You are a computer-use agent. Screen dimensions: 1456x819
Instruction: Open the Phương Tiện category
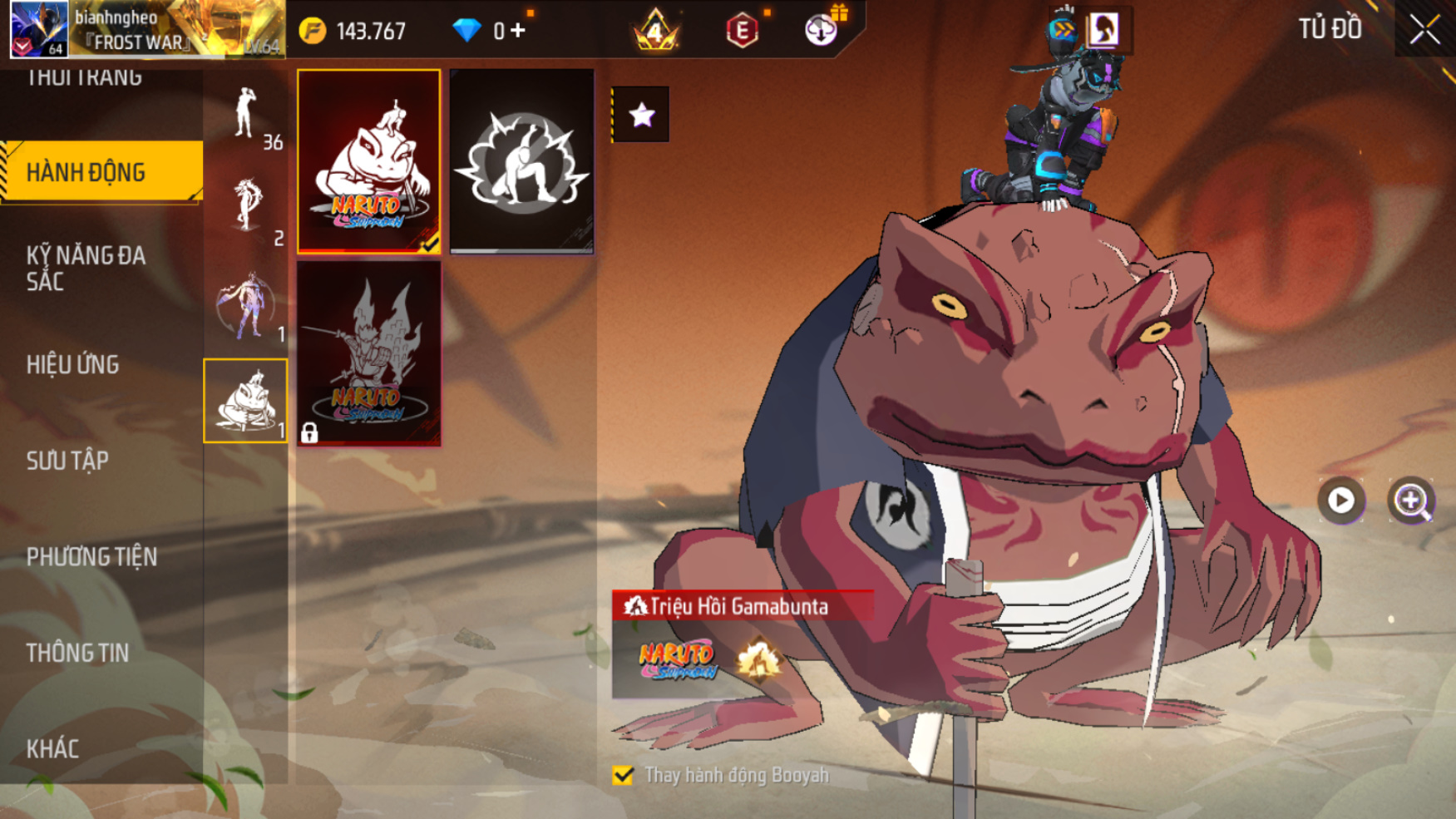pos(91,556)
